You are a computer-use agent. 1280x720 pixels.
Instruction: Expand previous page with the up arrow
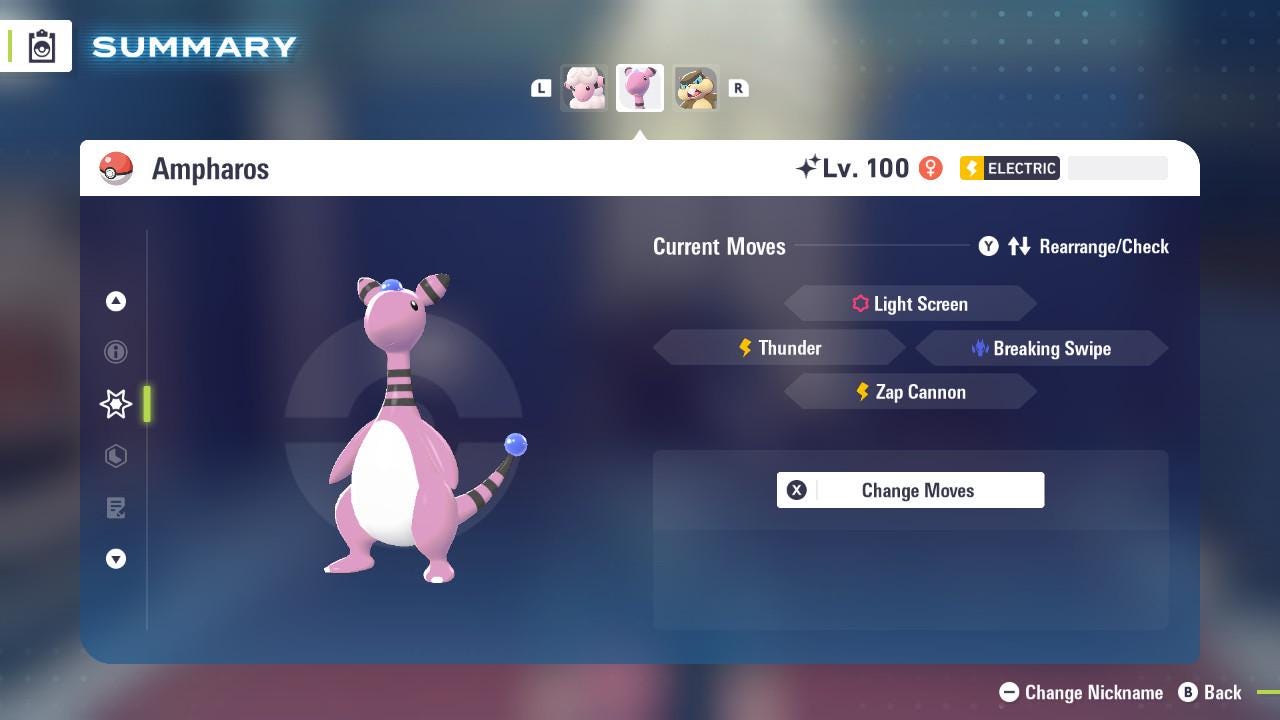[116, 301]
